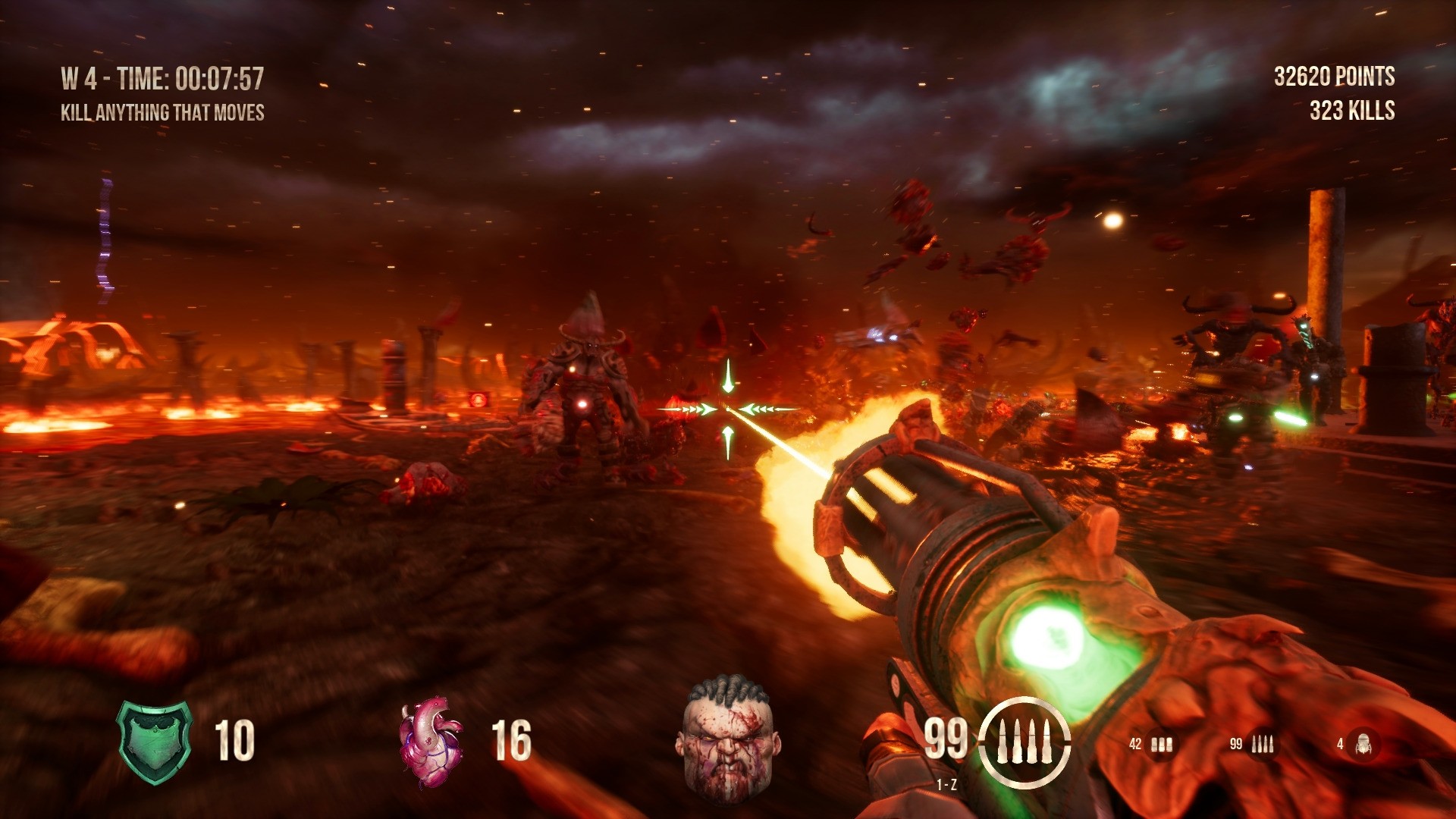The width and height of the screenshot is (1456, 819).
Task: Select the rocket ammo slot
Action: pos(1363,745)
